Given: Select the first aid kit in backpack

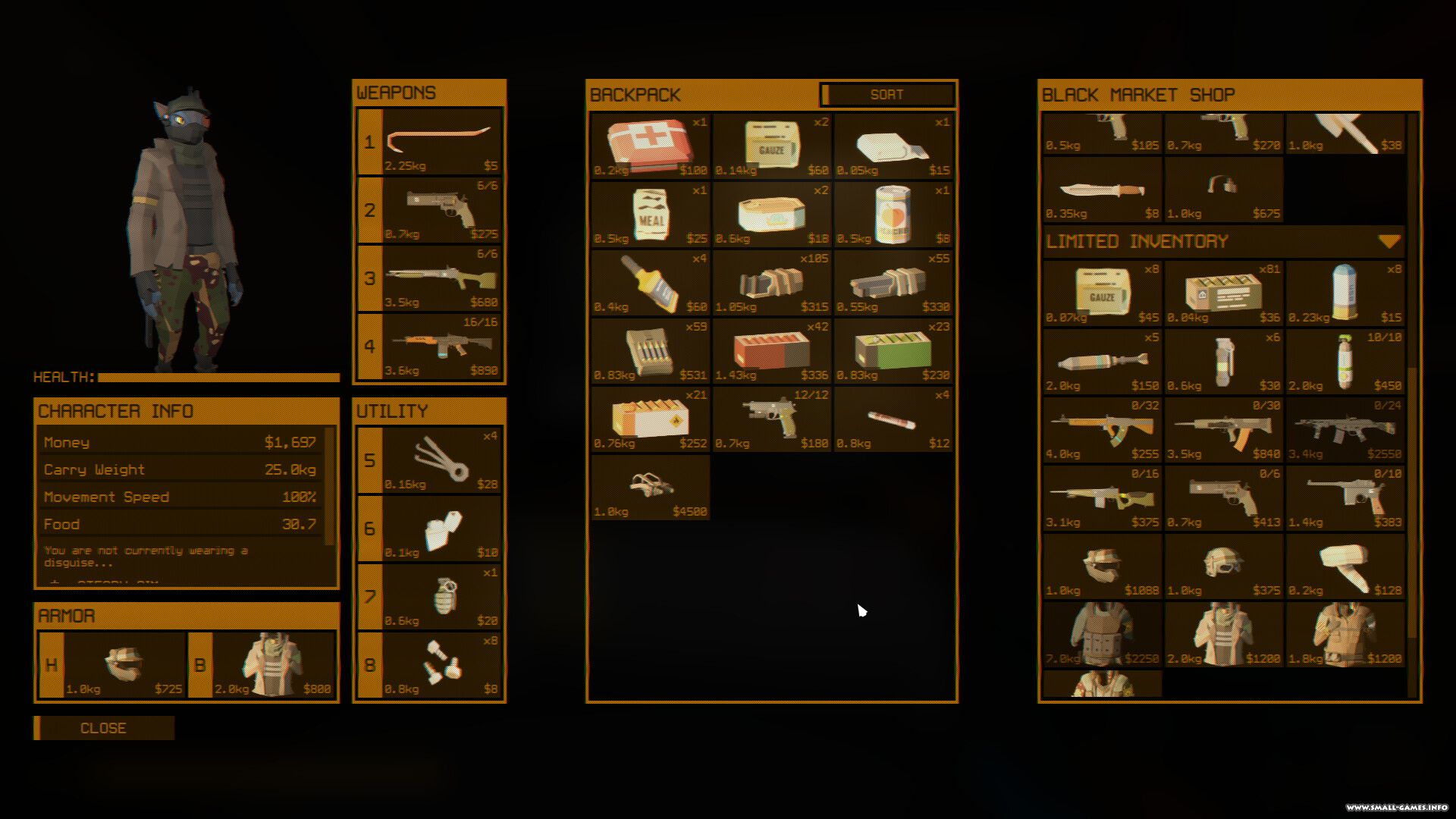Looking at the screenshot, I should pyautogui.click(x=650, y=146).
